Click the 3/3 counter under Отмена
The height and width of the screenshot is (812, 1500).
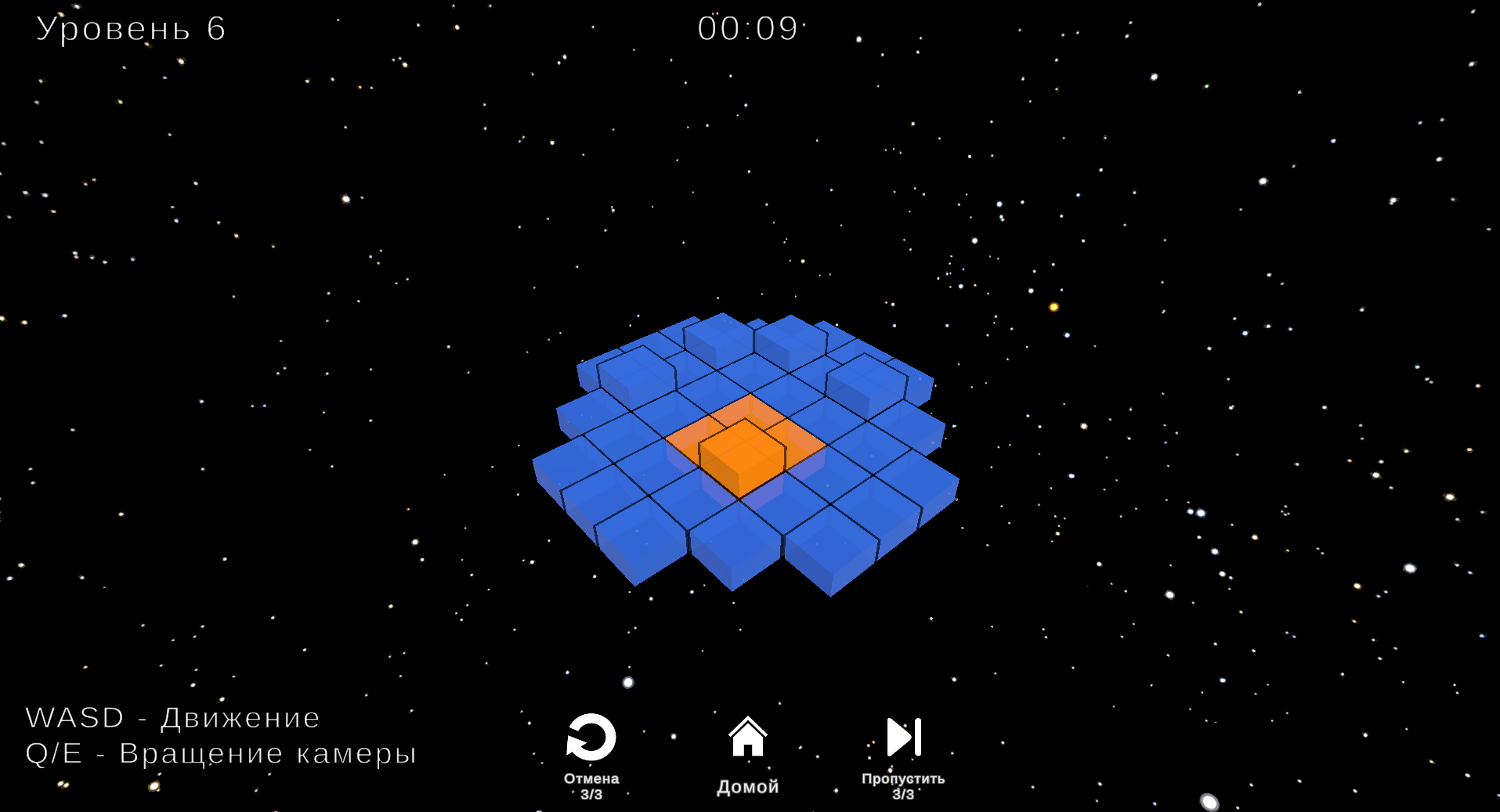point(591,793)
